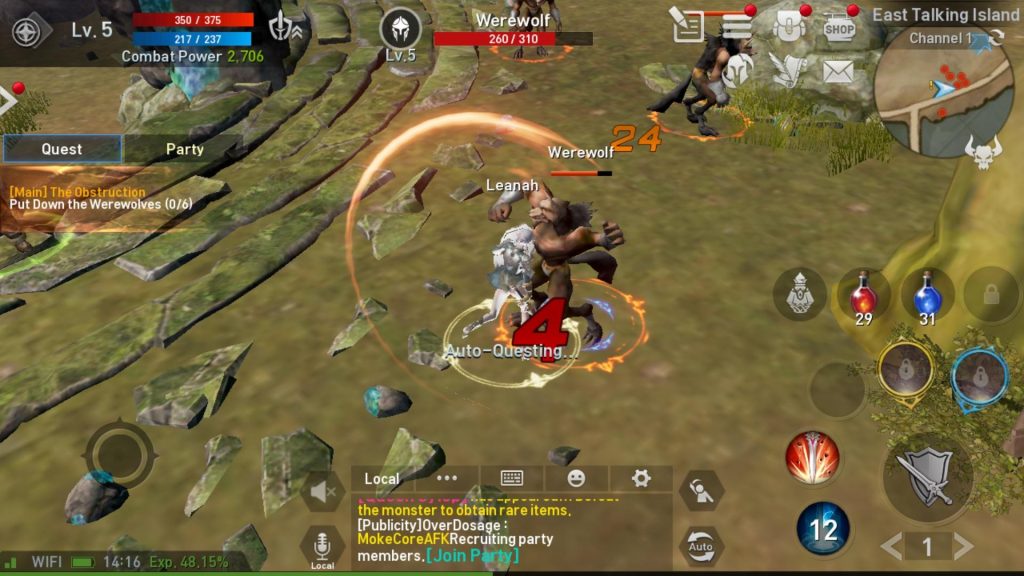Open the backpack inventory
Viewport: 1024px width, 576px height.
pos(790,27)
